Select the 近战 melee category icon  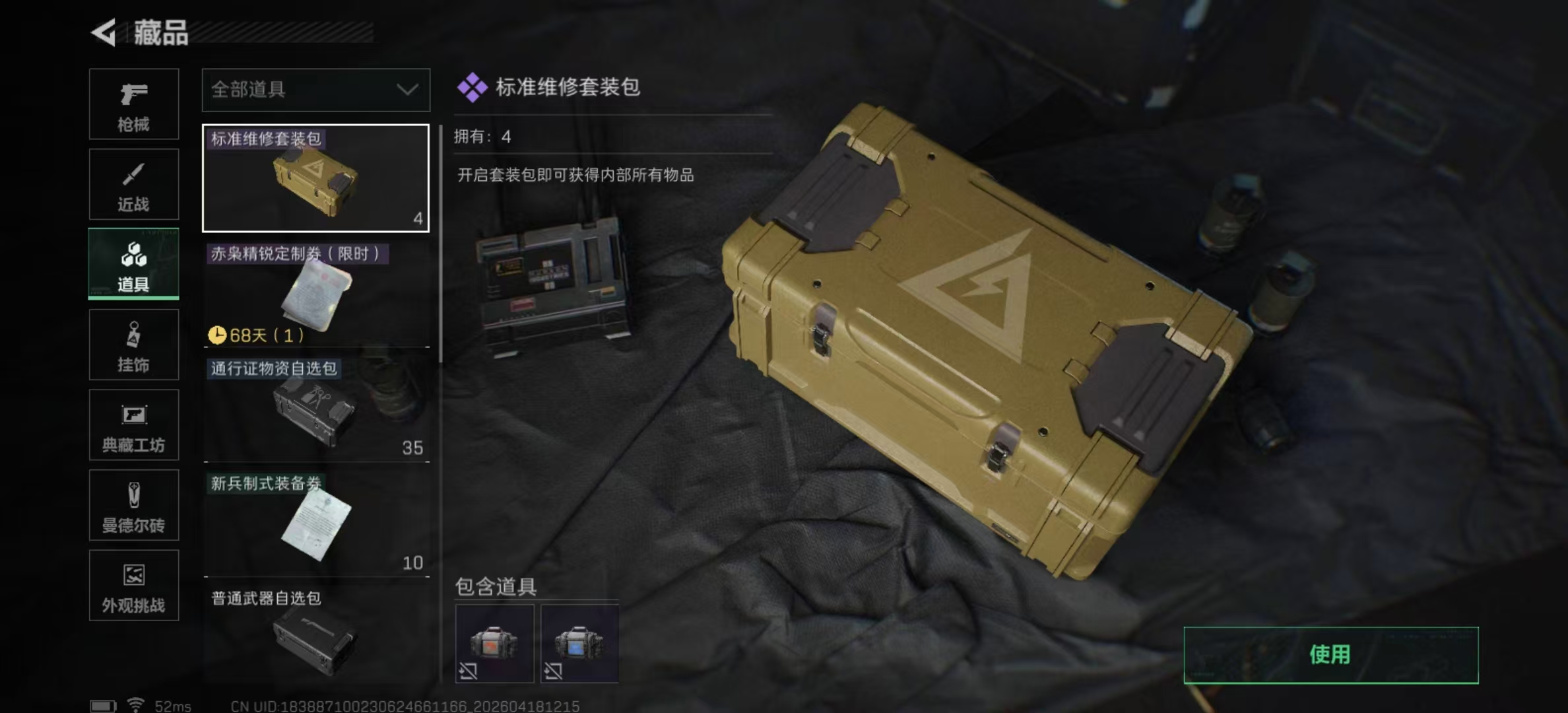(x=133, y=184)
